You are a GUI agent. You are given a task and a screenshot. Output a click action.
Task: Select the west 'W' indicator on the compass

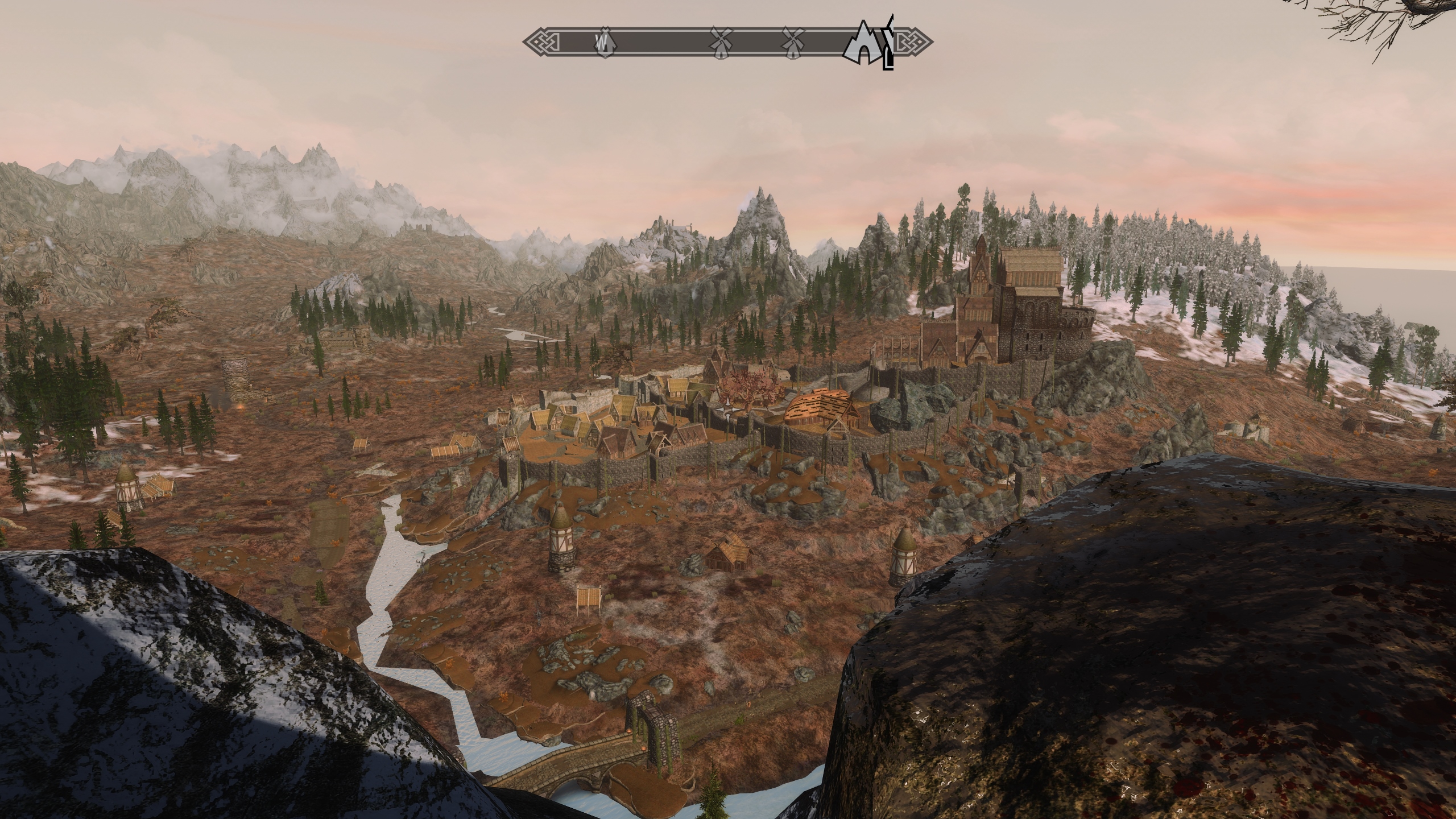[x=602, y=41]
